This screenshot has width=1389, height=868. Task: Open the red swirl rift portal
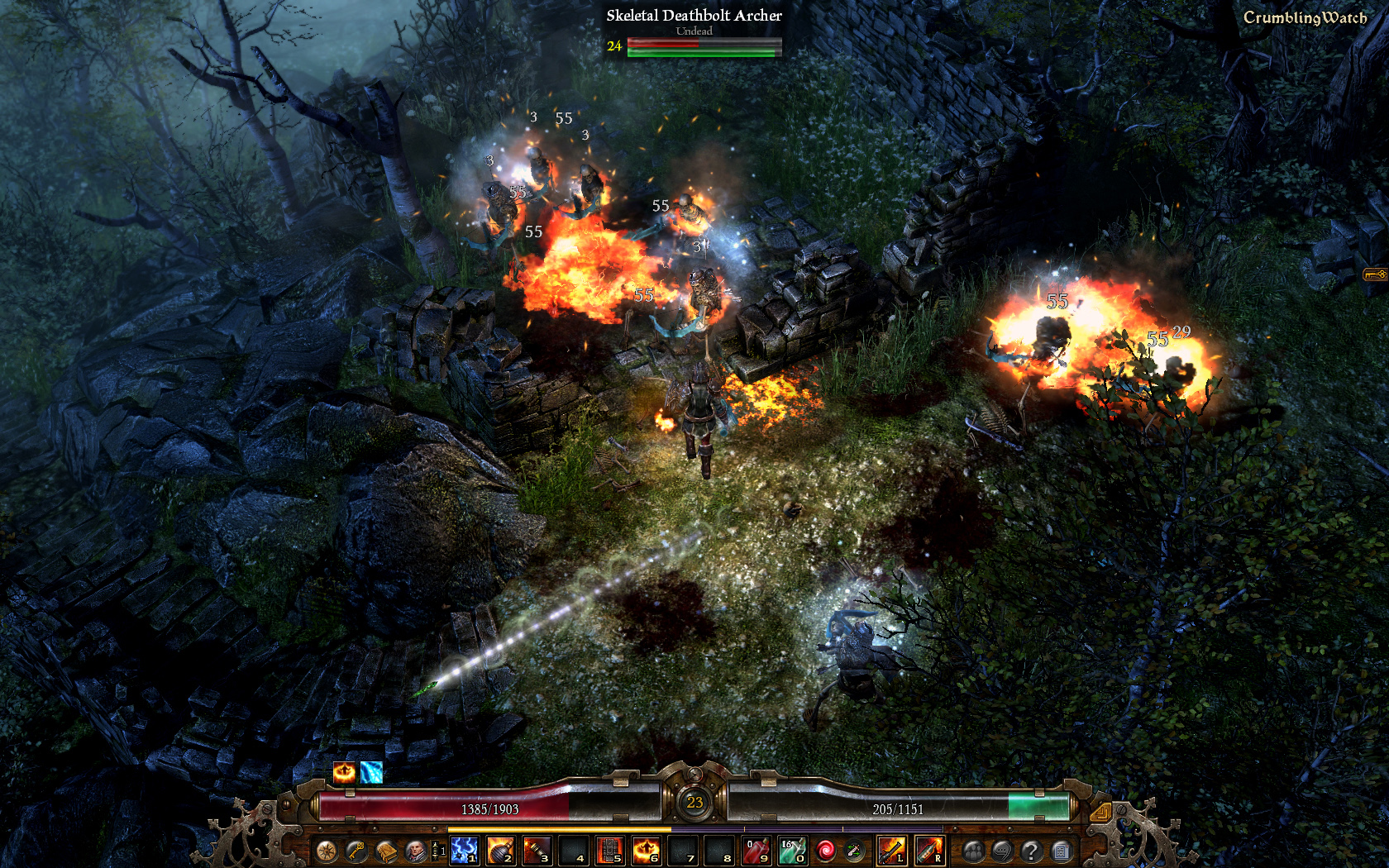pos(825,851)
